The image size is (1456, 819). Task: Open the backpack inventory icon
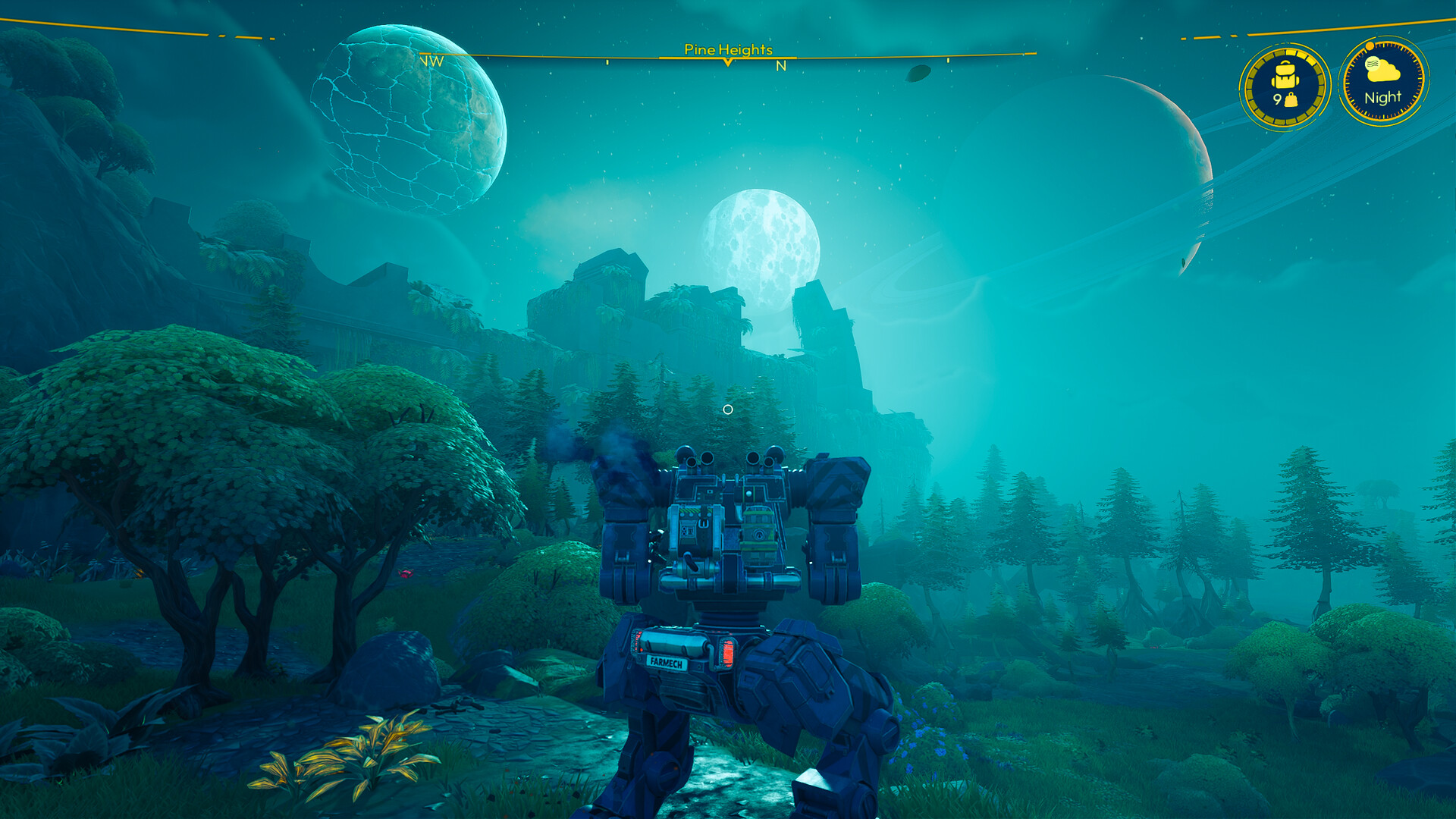(x=1285, y=74)
